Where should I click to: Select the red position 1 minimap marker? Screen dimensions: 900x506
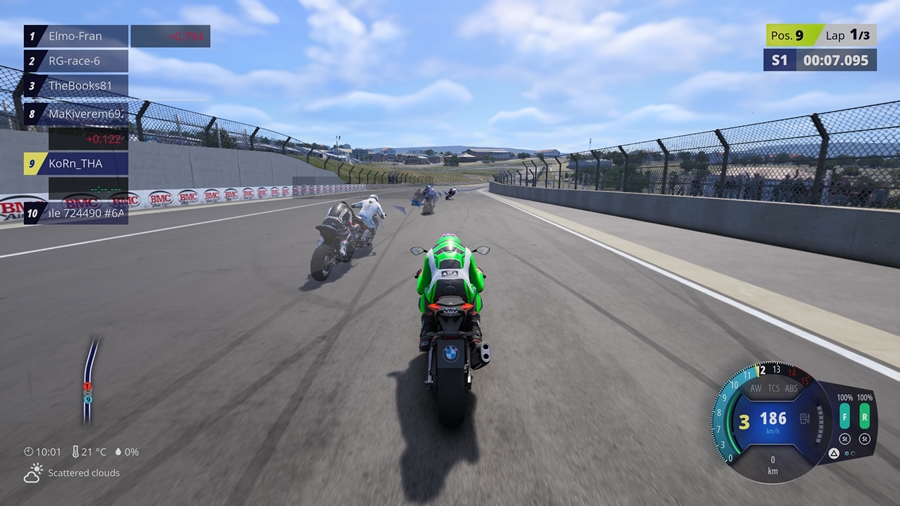click(x=87, y=387)
